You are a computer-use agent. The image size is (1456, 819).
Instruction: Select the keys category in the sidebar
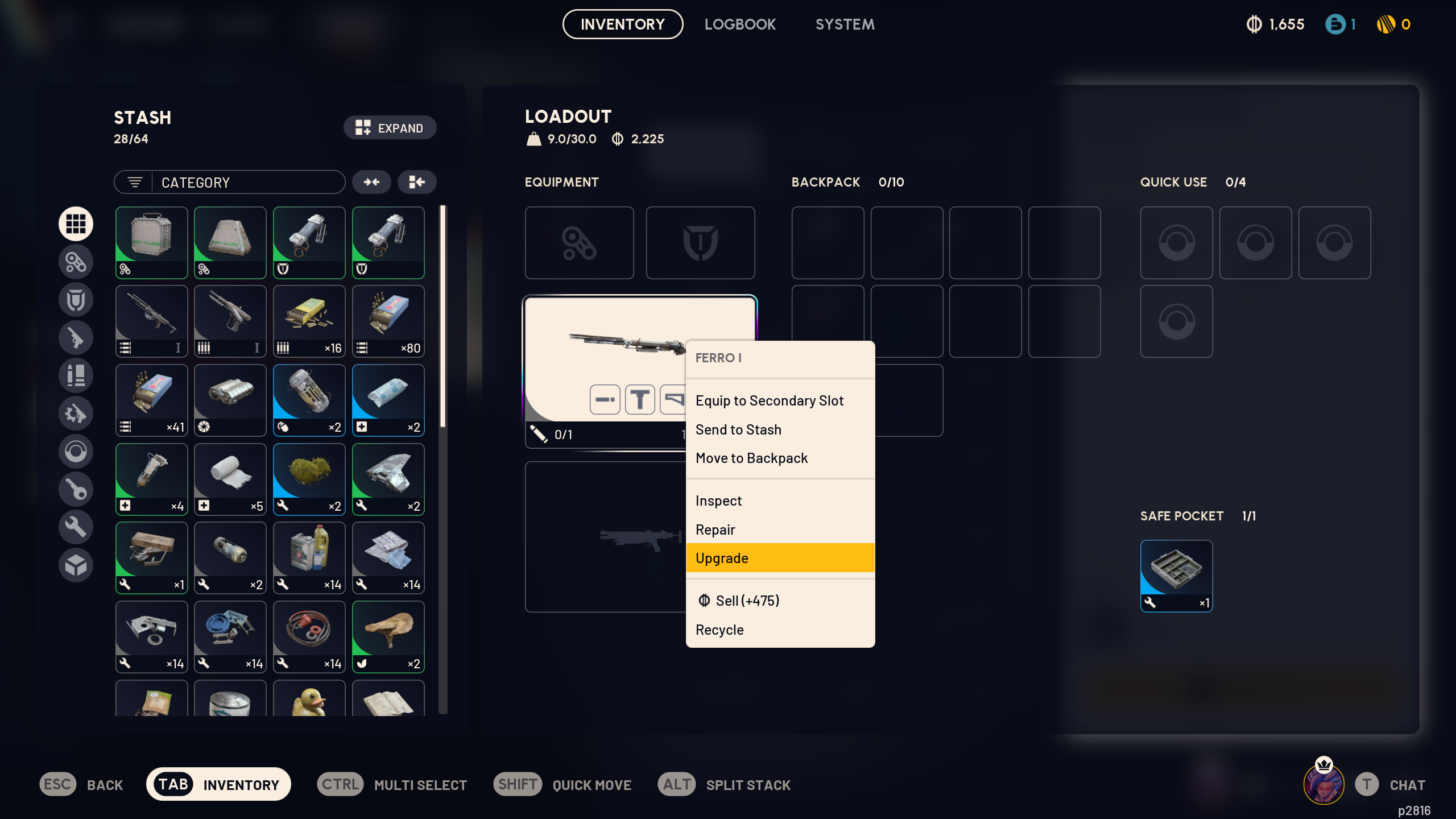[76, 489]
